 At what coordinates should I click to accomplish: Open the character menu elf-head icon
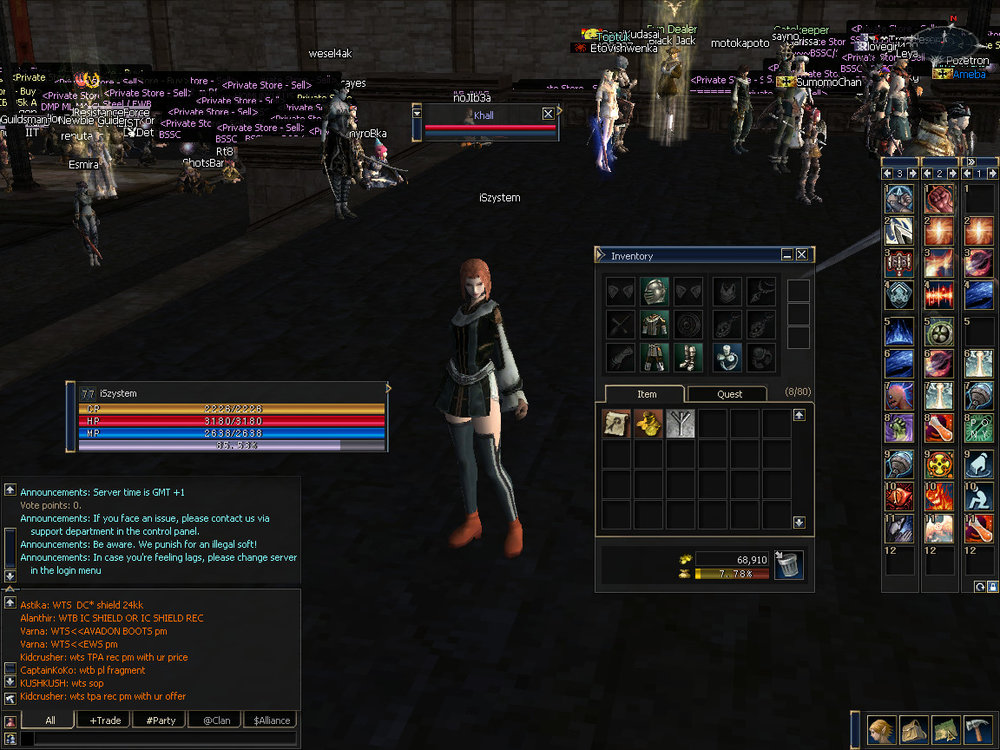[880, 729]
